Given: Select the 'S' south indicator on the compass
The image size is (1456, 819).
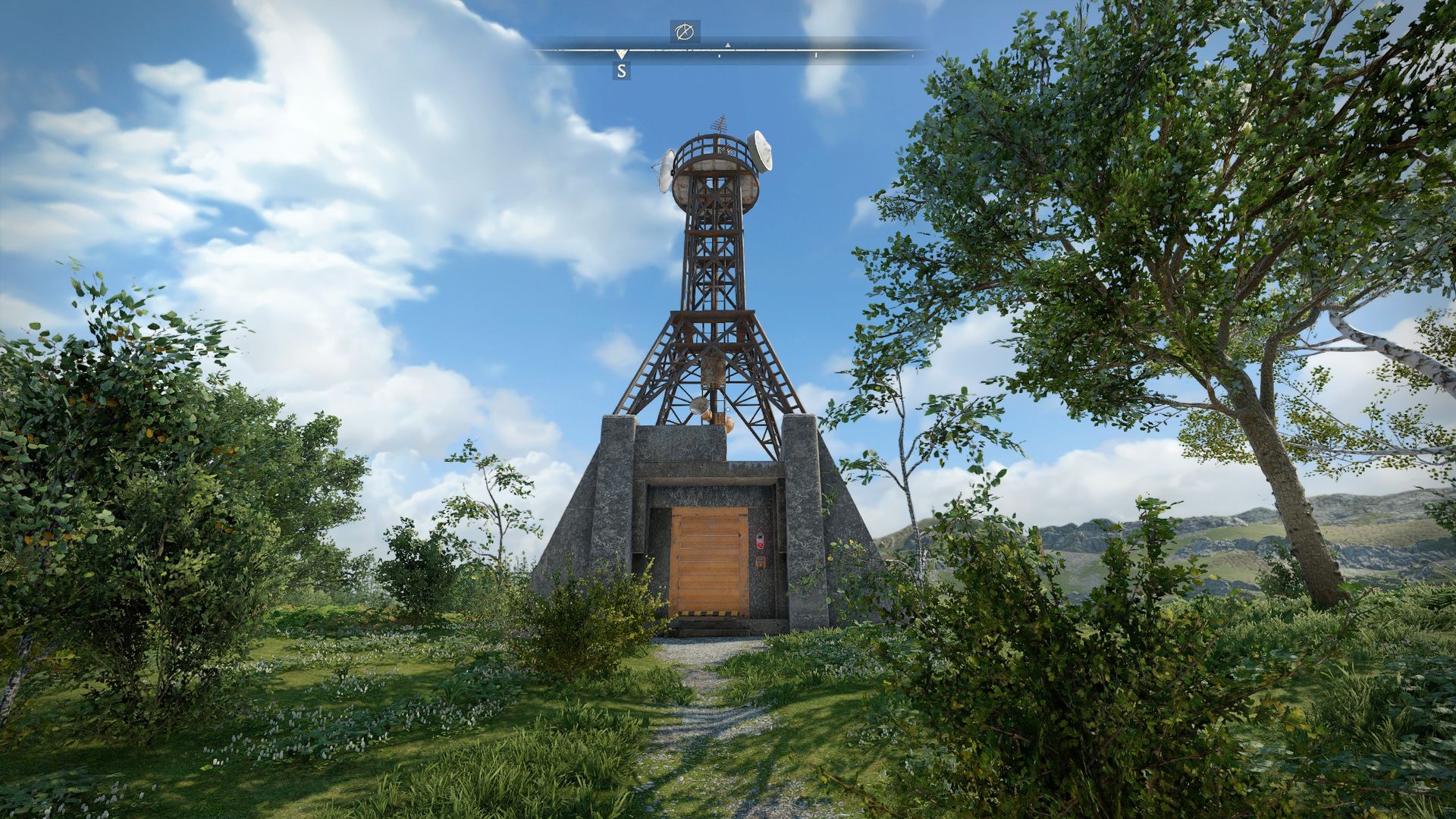Looking at the screenshot, I should point(621,72).
